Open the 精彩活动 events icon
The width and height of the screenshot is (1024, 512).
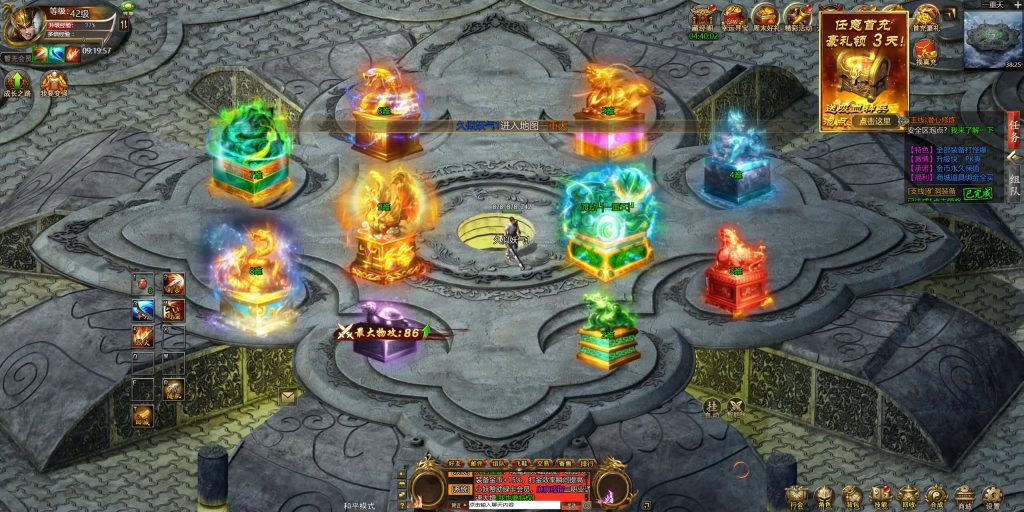[x=798, y=18]
